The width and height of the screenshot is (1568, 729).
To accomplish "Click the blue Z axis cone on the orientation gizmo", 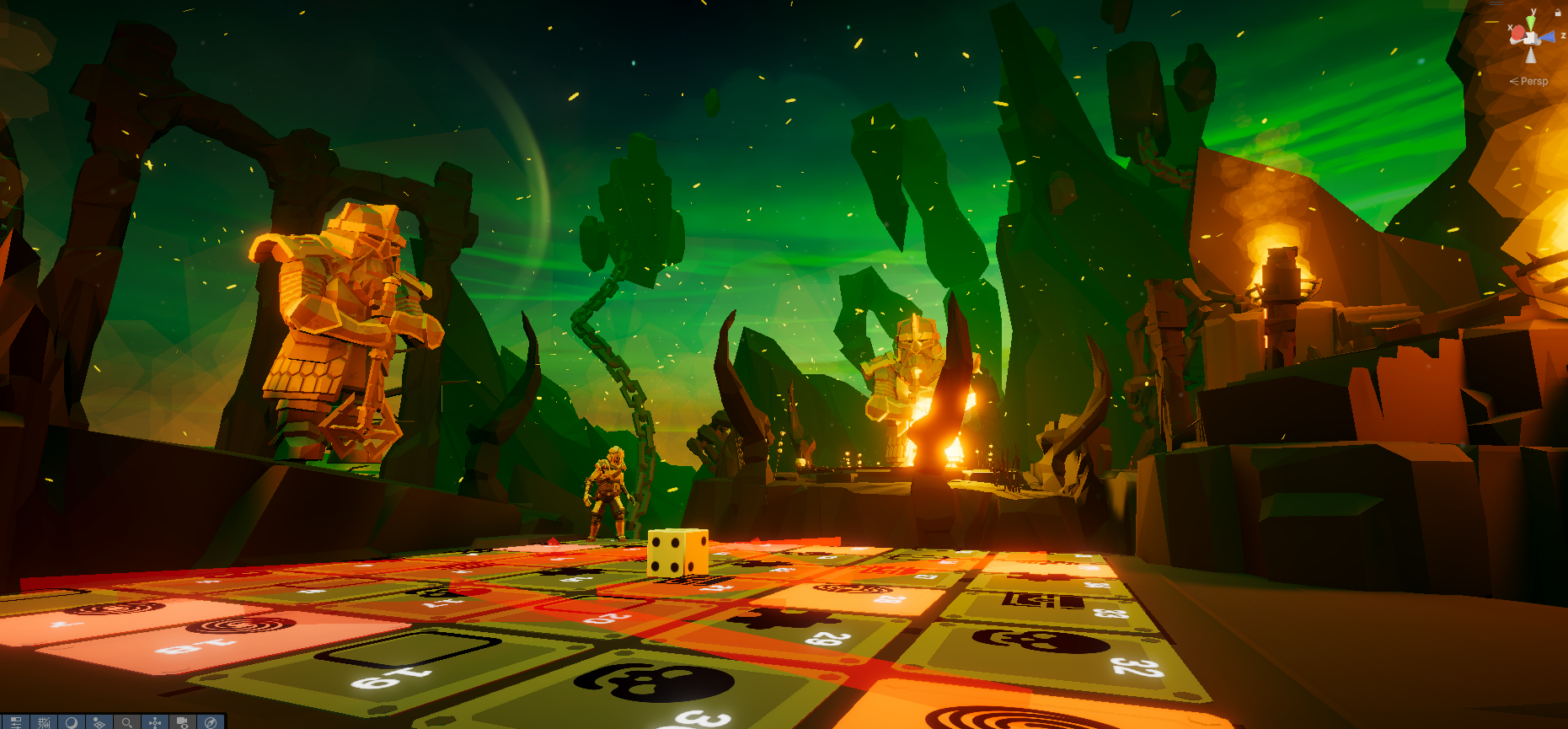I will [1547, 36].
